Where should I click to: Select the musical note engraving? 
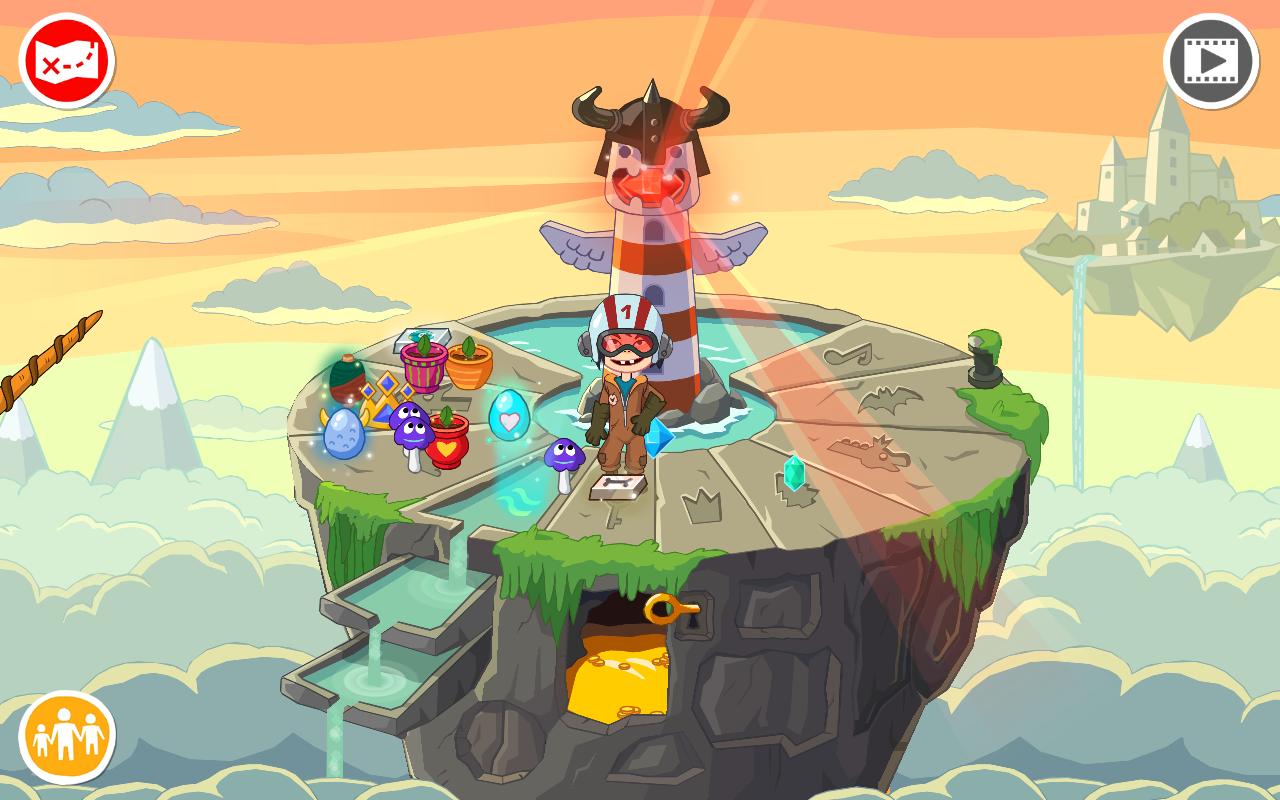847,353
